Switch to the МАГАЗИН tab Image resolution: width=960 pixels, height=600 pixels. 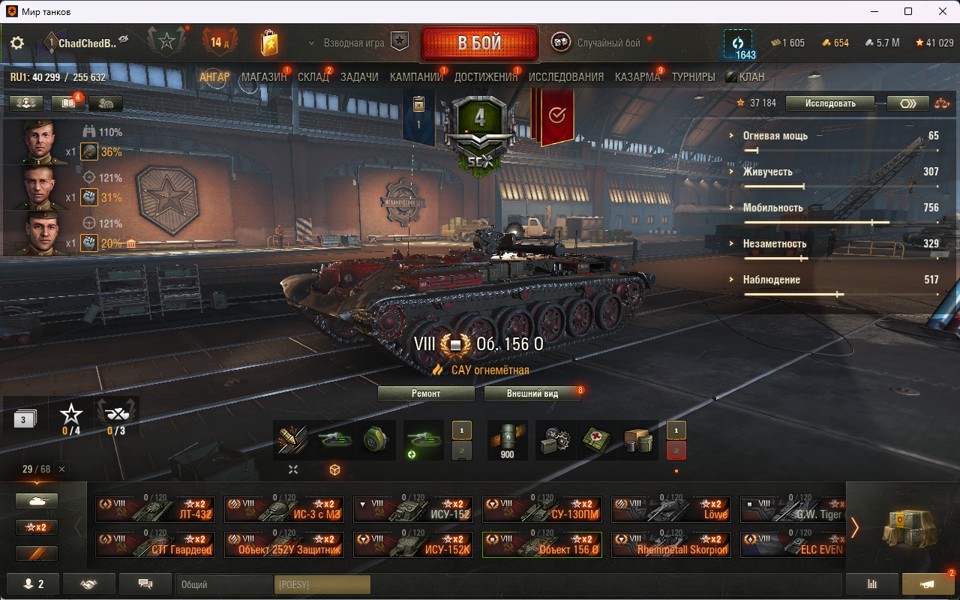pos(263,77)
